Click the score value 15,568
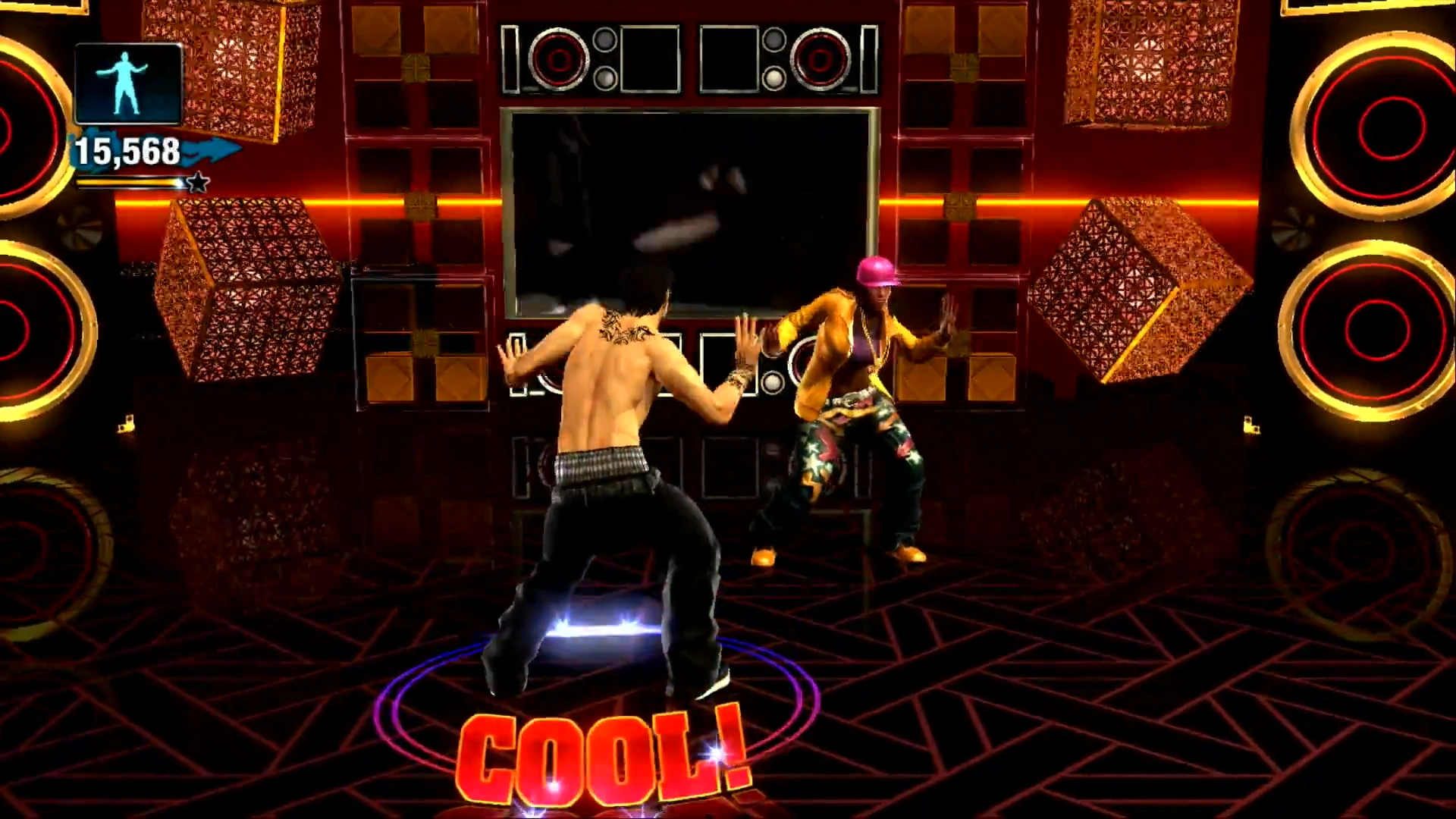 127,150
